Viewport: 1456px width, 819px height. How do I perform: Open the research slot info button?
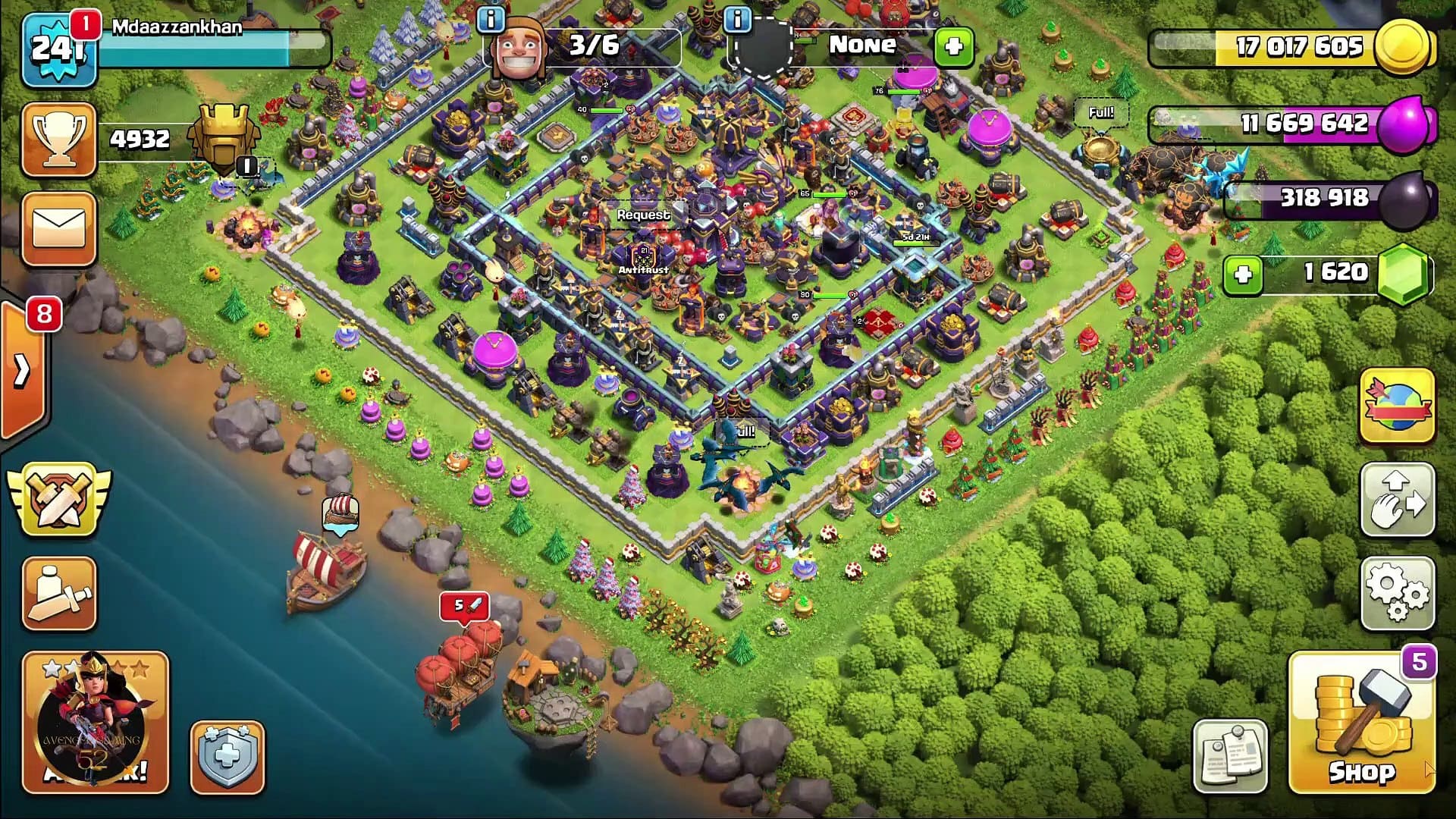point(737,20)
